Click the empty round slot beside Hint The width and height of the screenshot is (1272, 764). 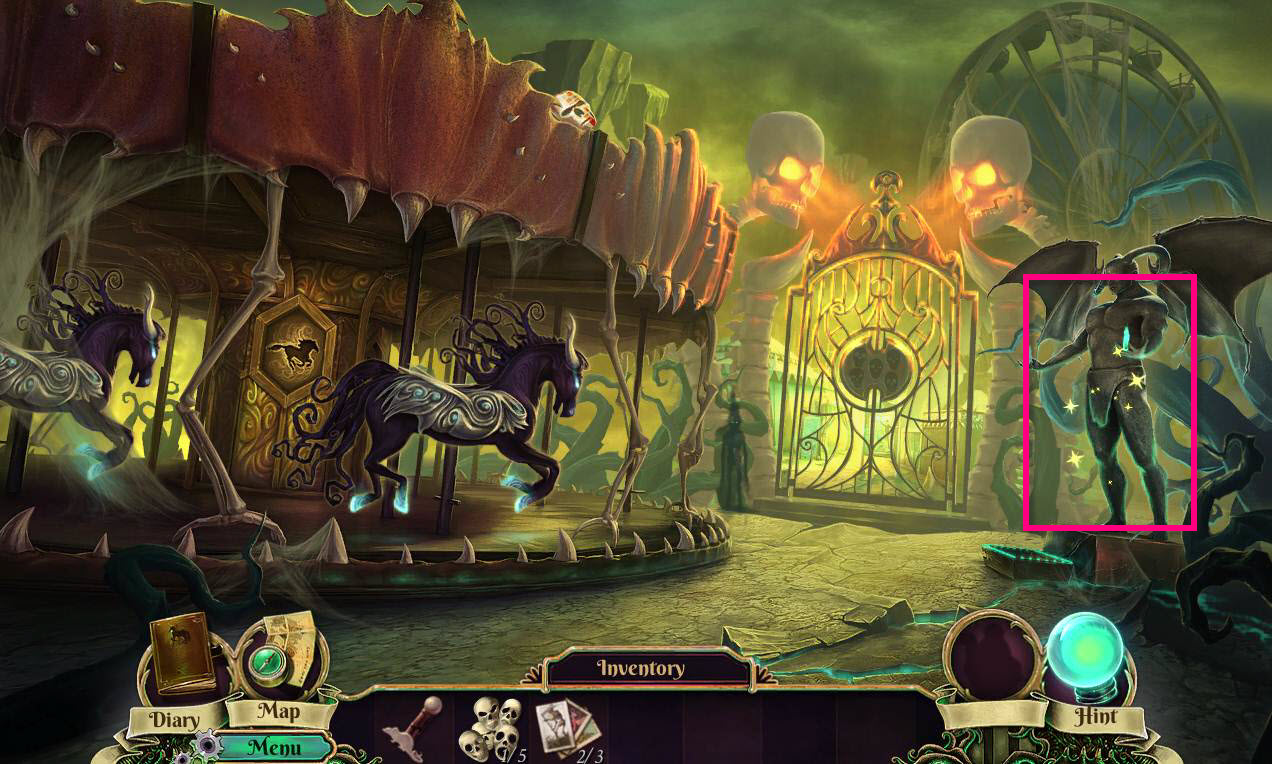[992, 655]
